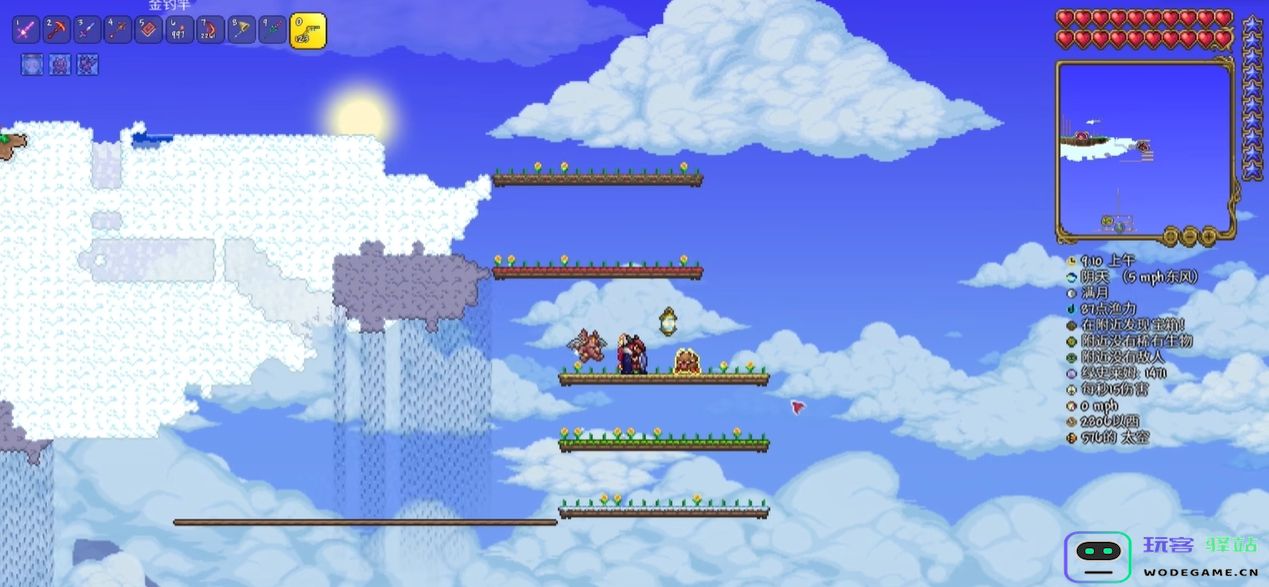
Task: Zoom out the minimap with minus button
Action: 1188,236
